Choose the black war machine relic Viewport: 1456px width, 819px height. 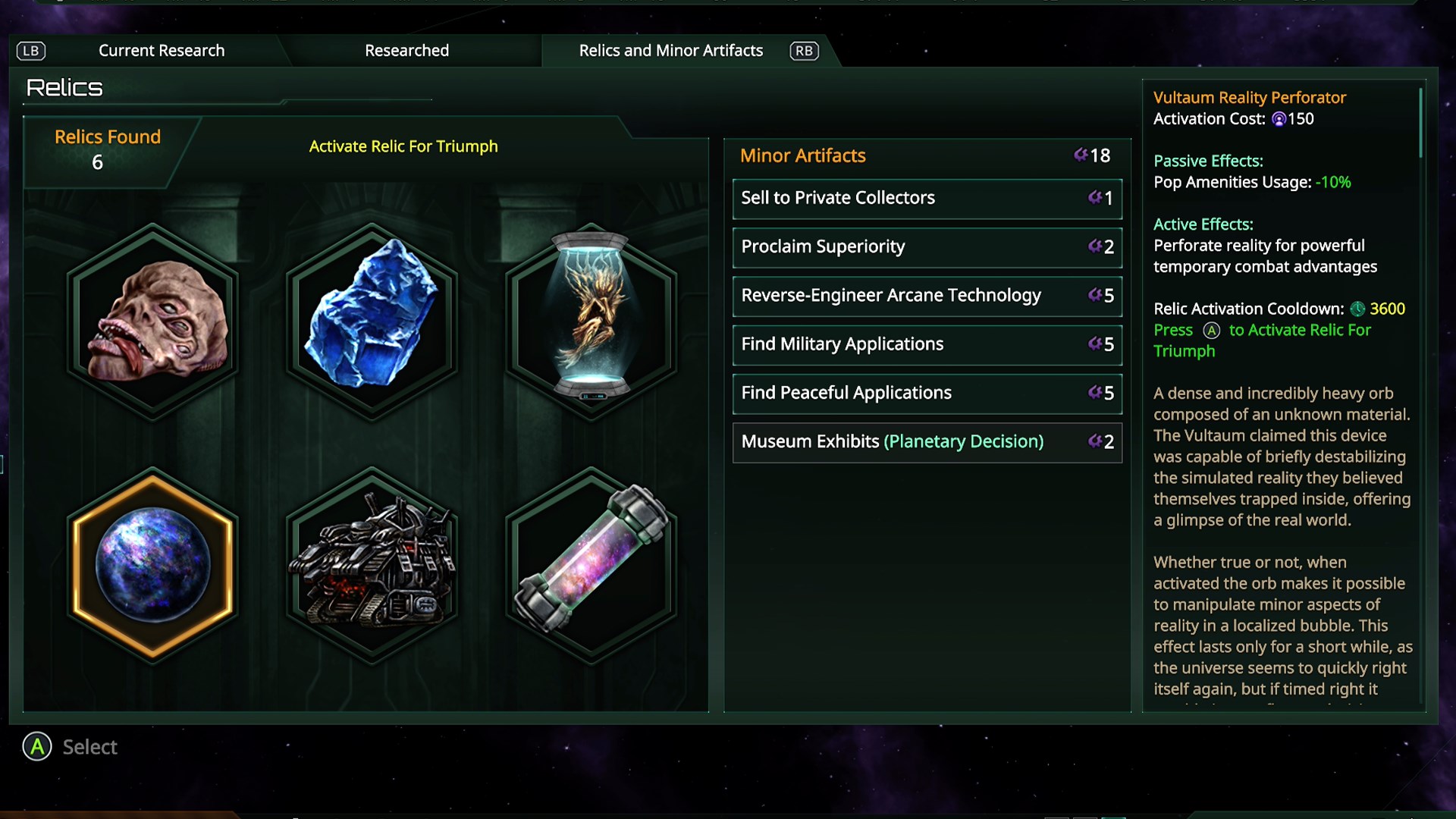(x=372, y=565)
